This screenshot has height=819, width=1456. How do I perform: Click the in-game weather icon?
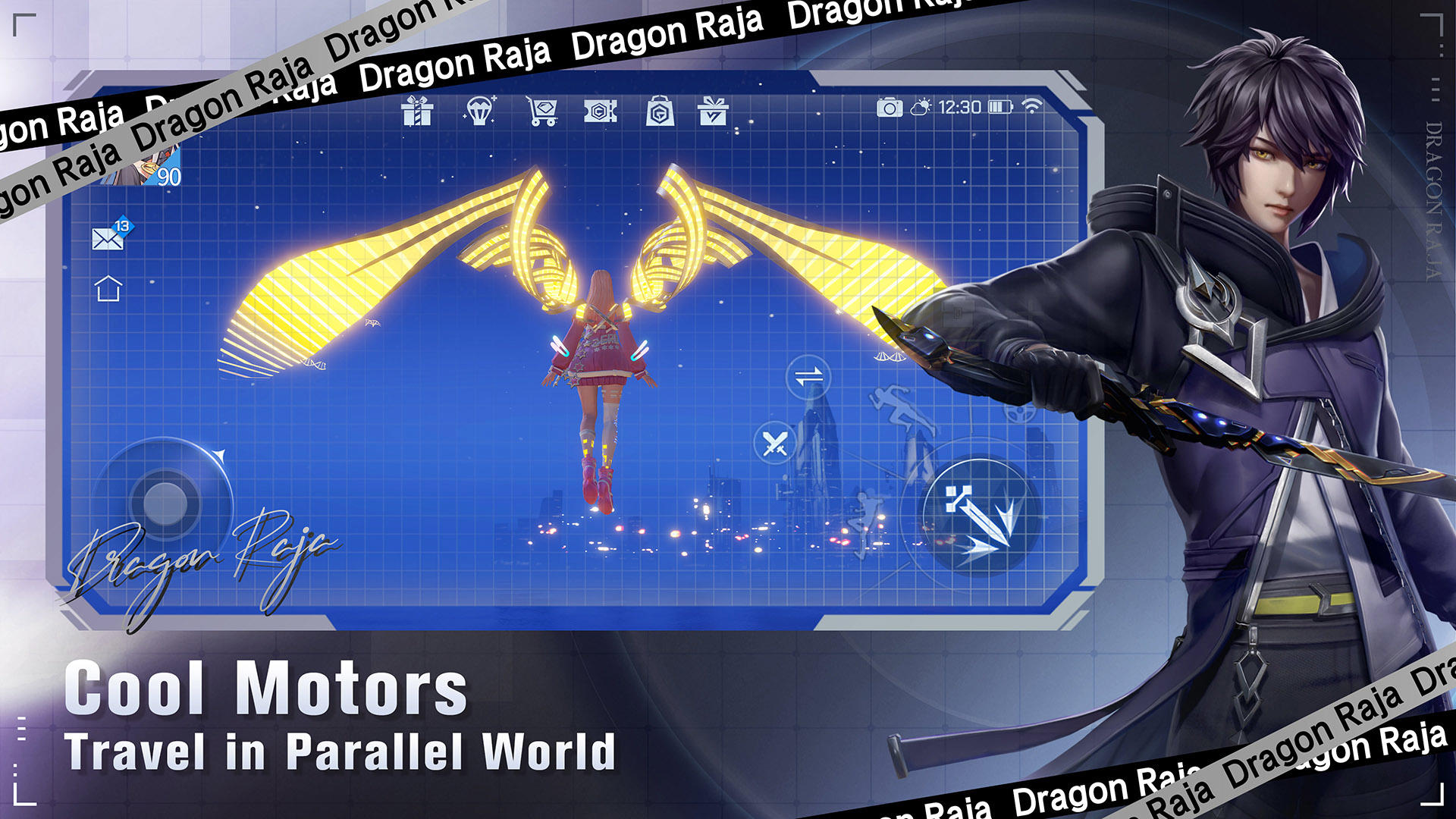(921, 107)
